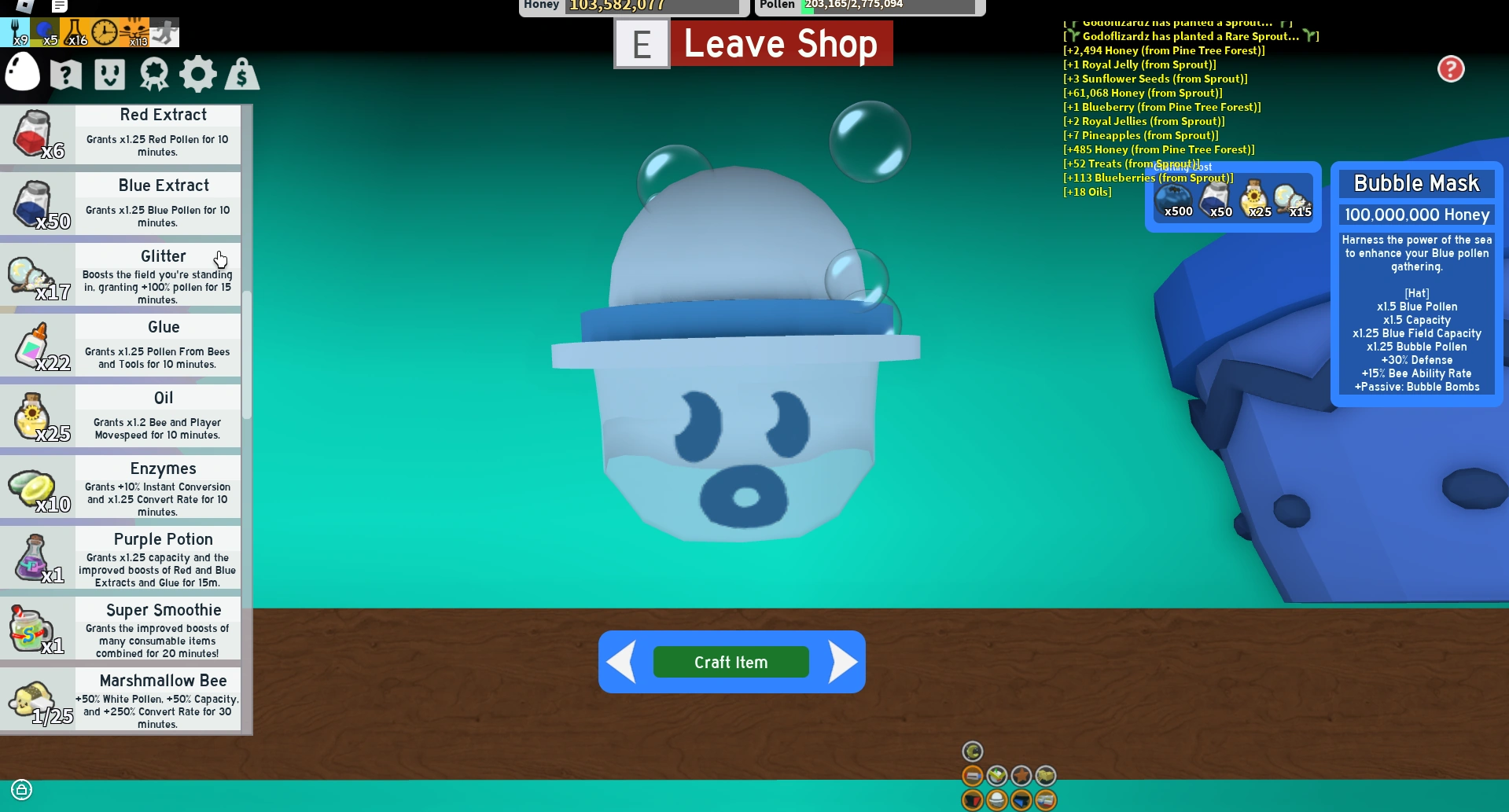Click the Leave Shop button
Screen dimensions: 1509x812
click(781, 44)
